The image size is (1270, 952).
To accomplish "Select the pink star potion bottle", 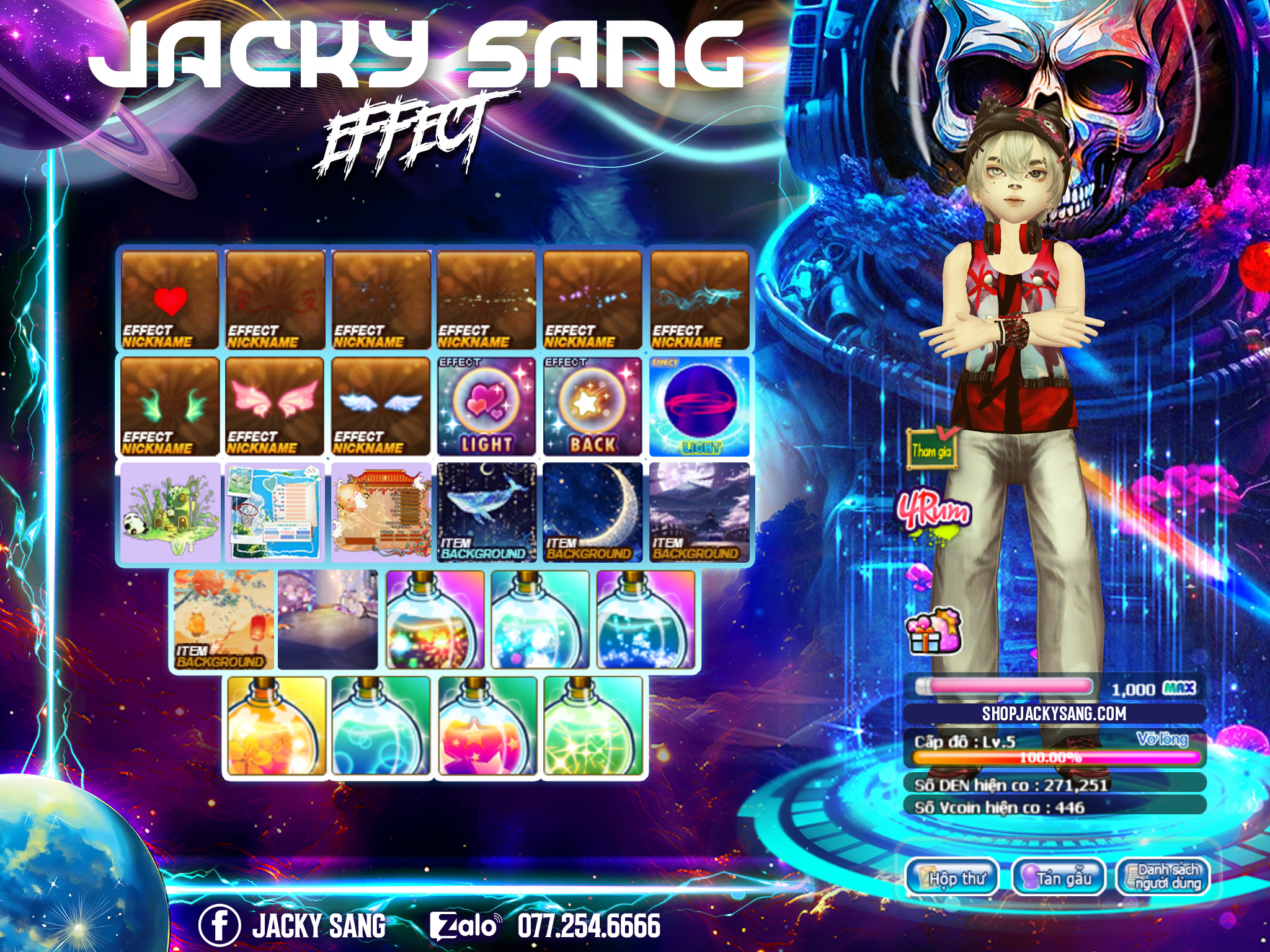I will [487, 726].
